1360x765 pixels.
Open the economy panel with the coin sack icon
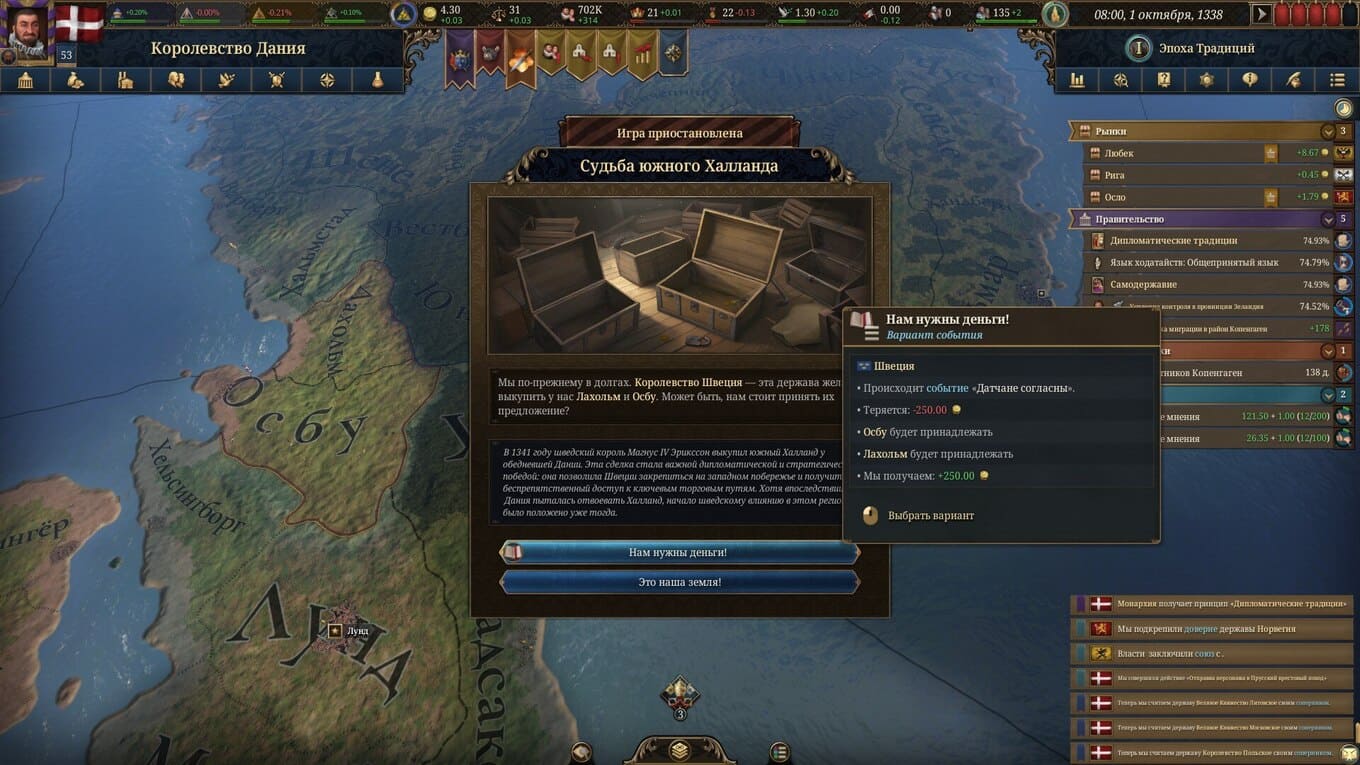pos(75,81)
